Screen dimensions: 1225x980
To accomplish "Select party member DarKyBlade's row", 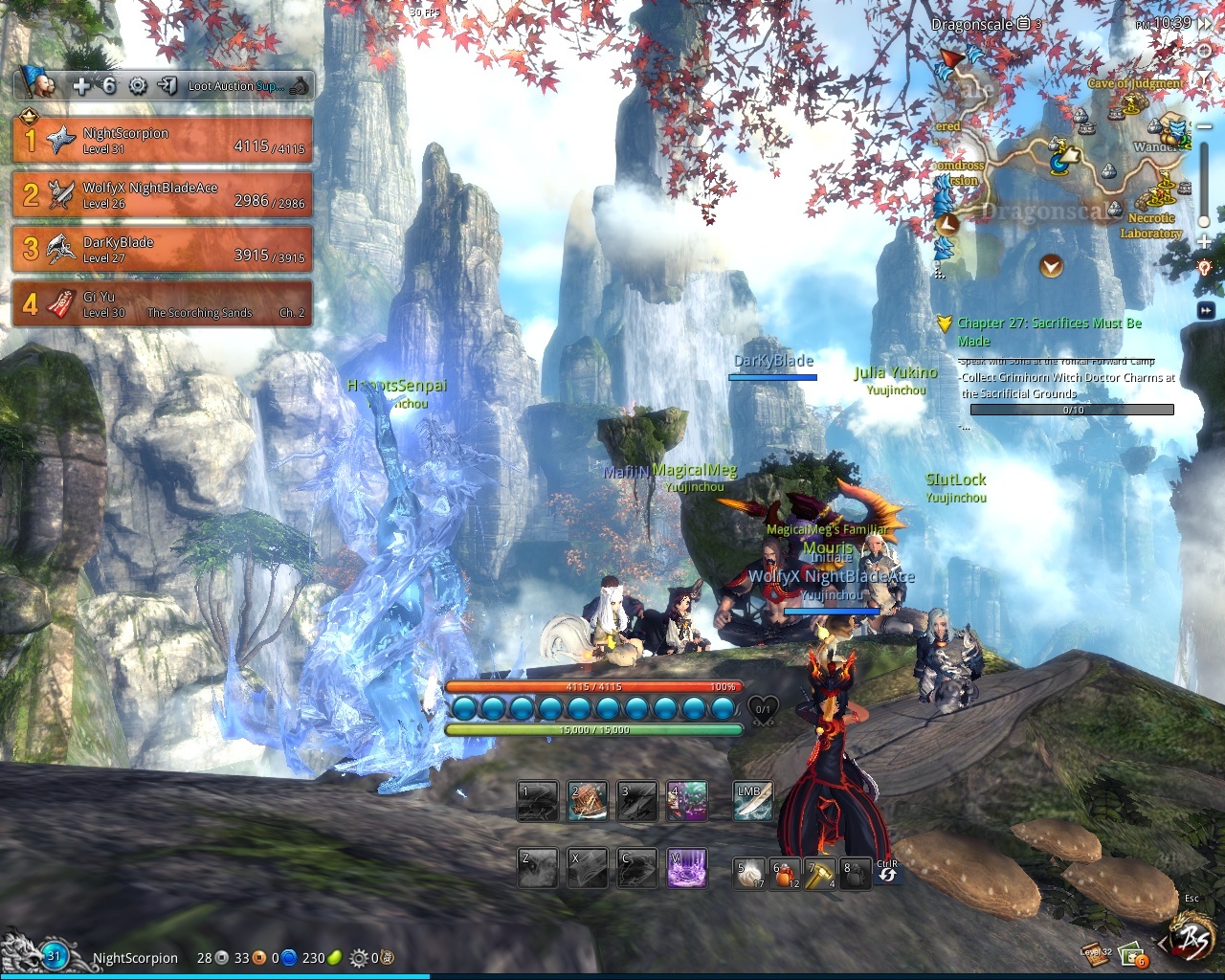I will click(163, 249).
